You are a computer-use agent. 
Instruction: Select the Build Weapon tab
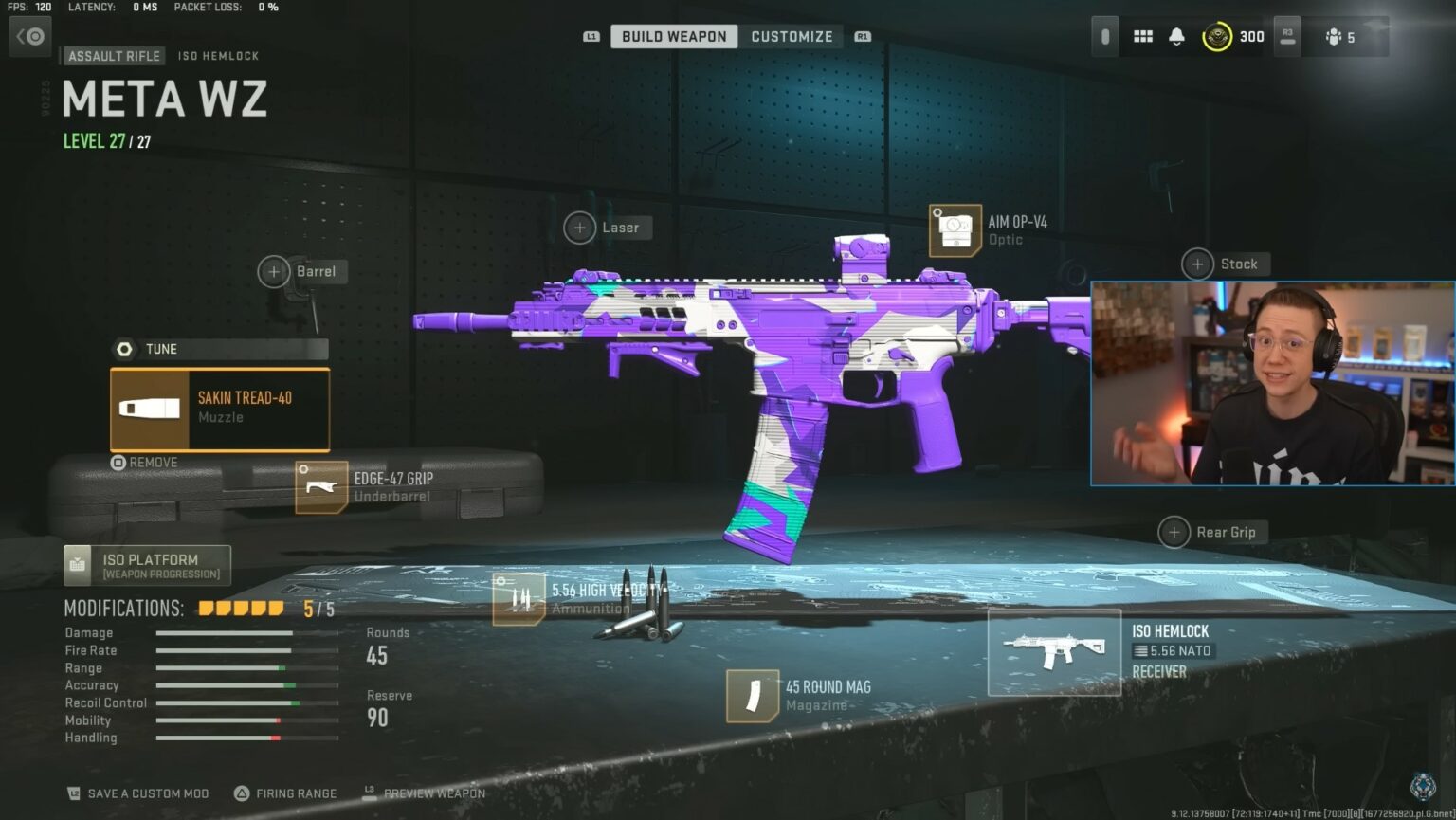click(673, 36)
